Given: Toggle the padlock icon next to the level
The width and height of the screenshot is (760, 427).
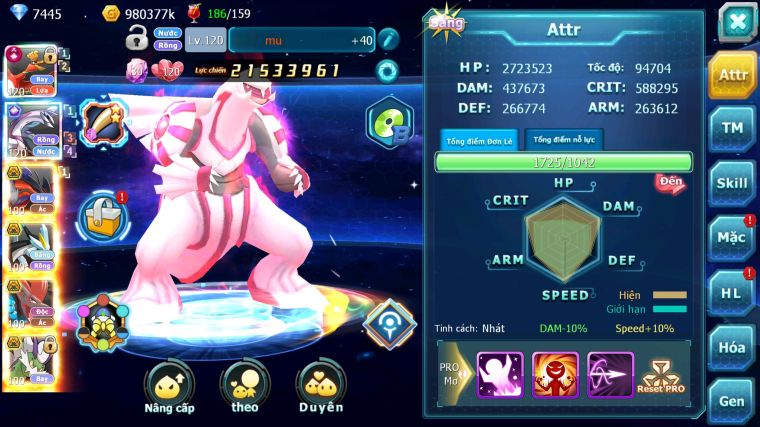Looking at the screenshot, I should point(138,40).
